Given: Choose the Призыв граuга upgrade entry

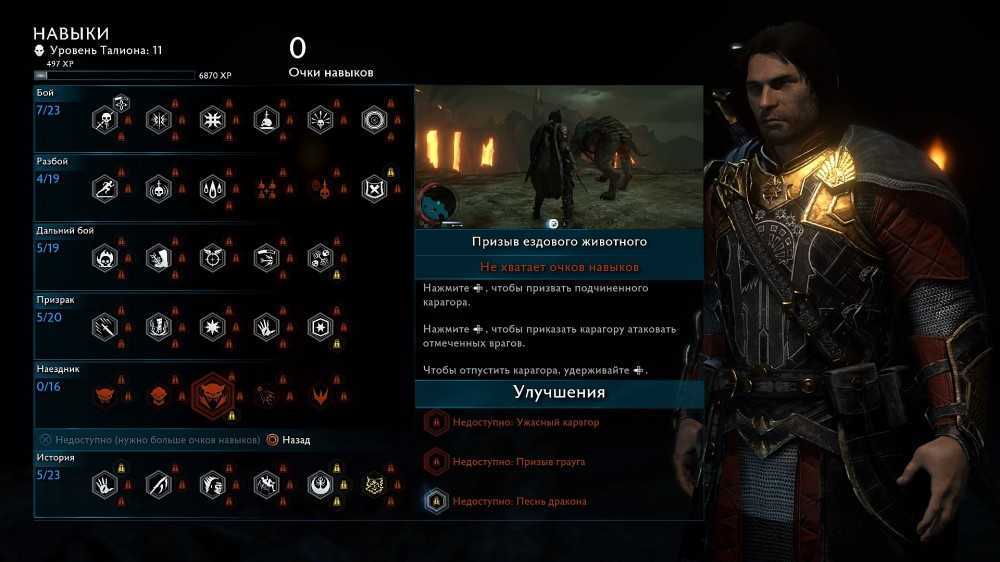Looking at the screenshot, I should point(517,462).
